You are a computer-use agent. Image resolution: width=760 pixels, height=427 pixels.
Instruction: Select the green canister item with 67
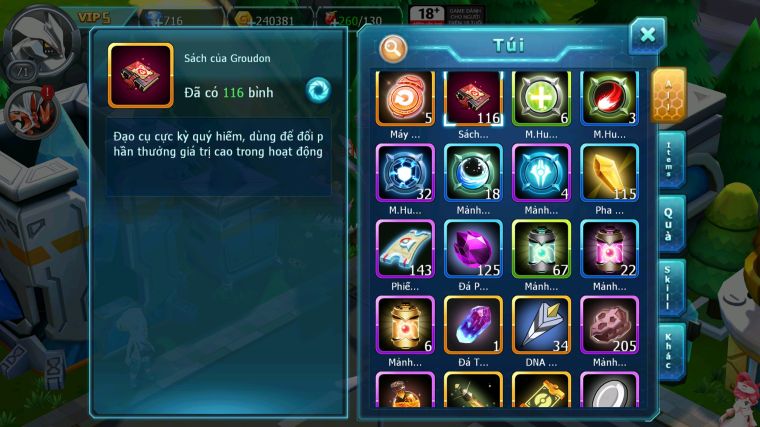(x=541, y=249)
